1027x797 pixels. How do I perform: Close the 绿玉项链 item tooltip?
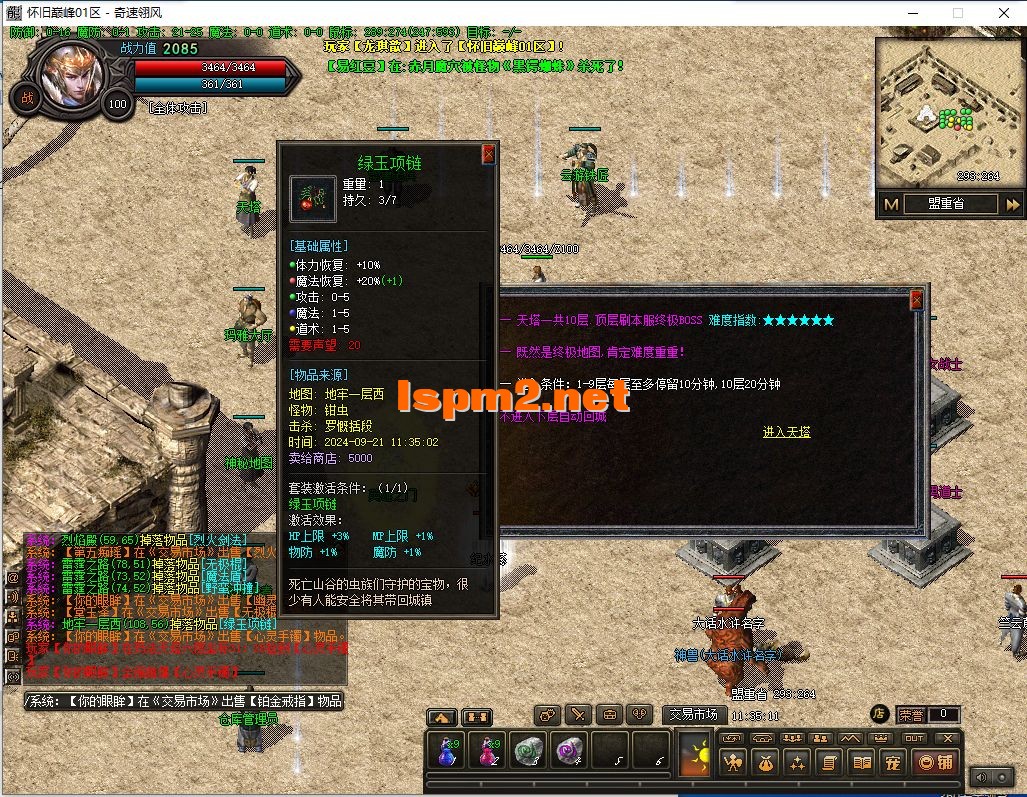[488, 154]
